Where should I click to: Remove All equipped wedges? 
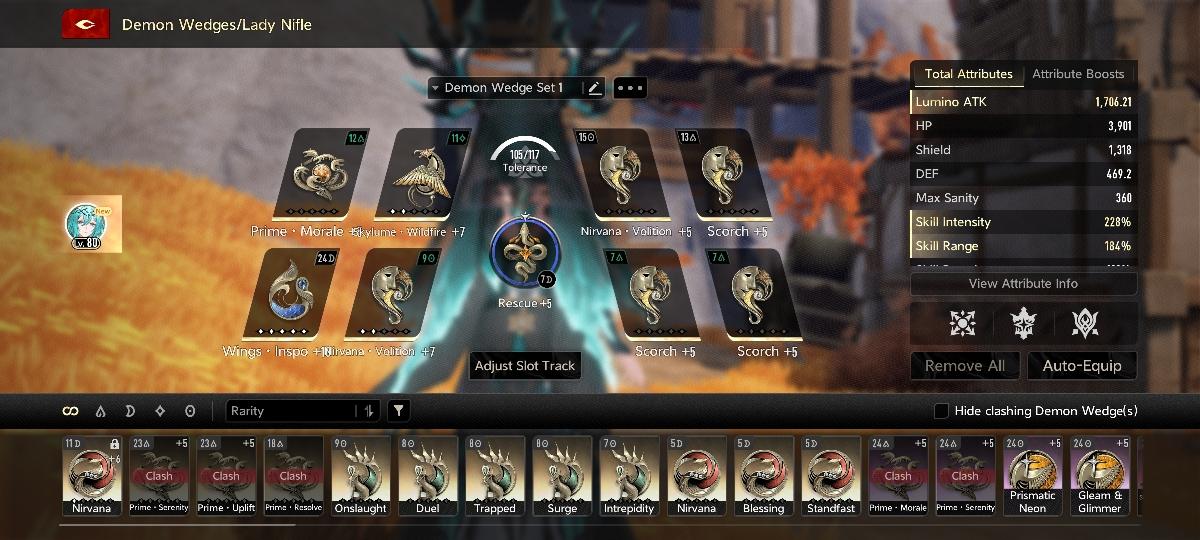(x=964, y=366)
